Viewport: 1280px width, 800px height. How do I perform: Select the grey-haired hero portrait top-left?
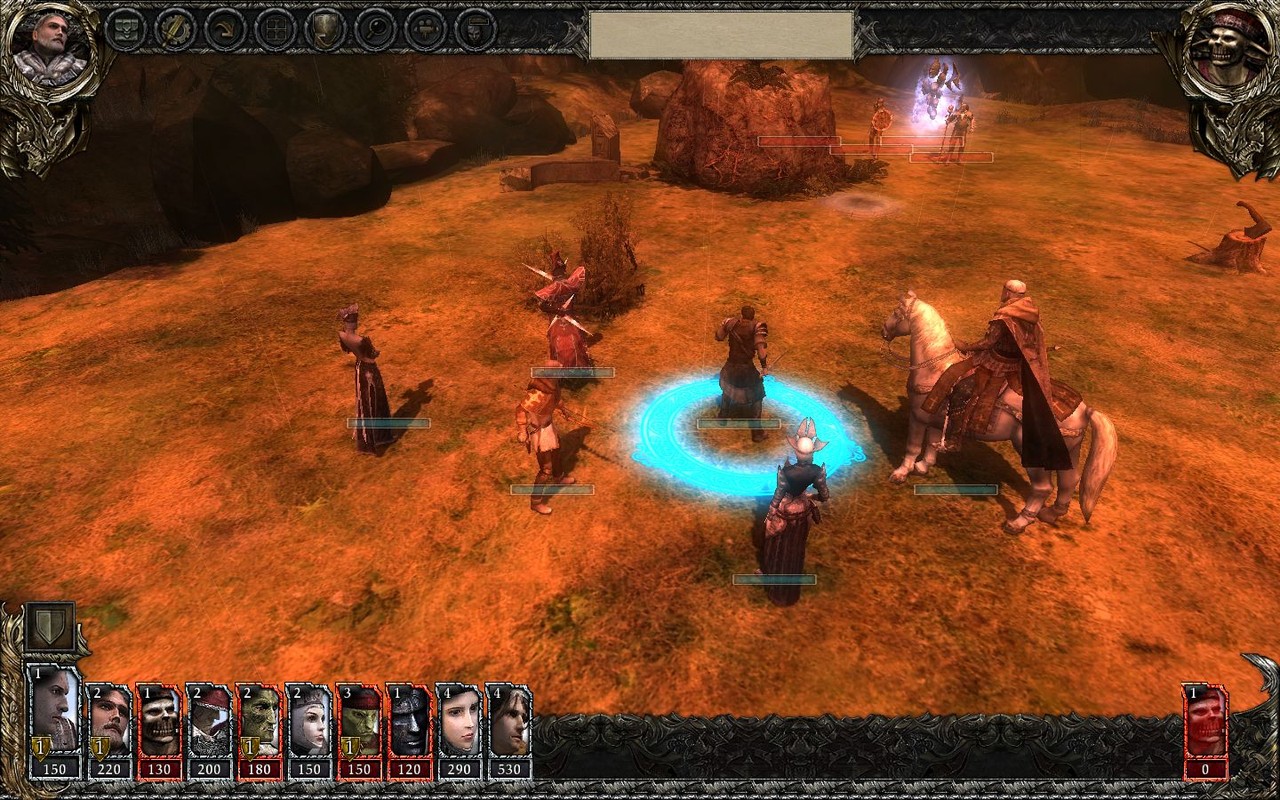[x=50, y=47]
